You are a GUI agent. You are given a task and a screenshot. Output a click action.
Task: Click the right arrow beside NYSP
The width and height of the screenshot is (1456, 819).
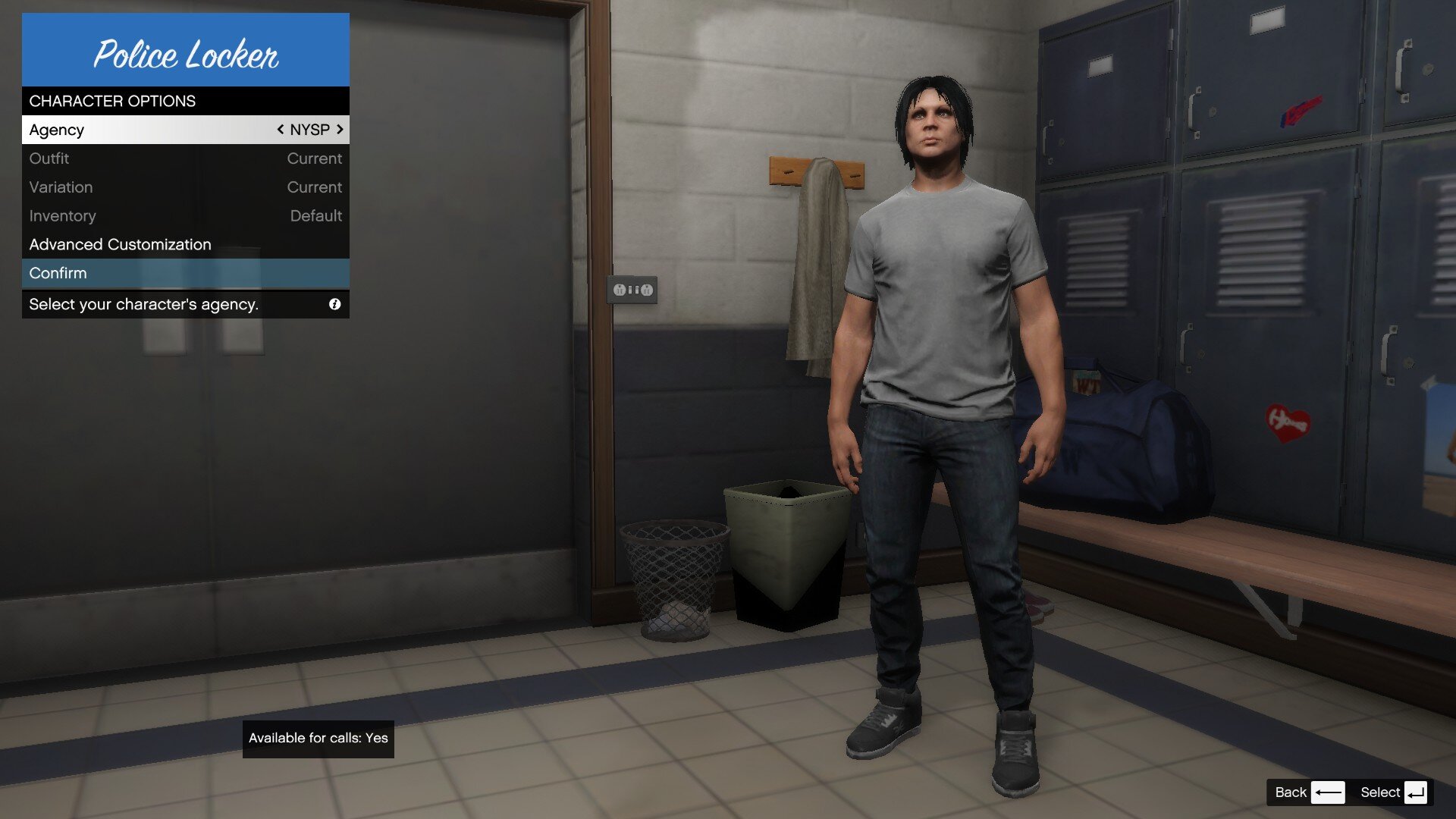[x=340, y=130]
